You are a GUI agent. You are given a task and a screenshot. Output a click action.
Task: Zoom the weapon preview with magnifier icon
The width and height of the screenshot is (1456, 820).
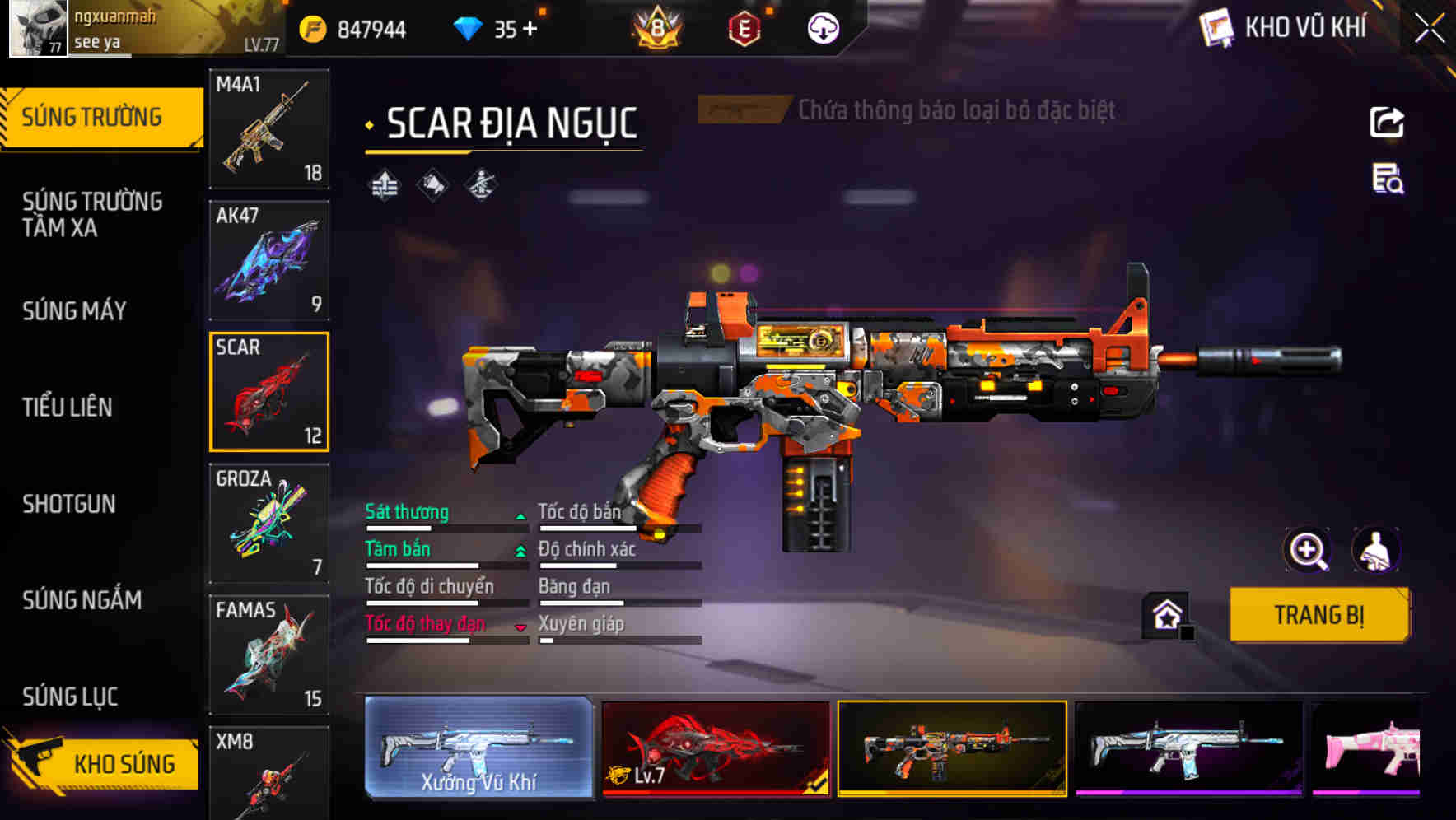tap(1308, 550)
